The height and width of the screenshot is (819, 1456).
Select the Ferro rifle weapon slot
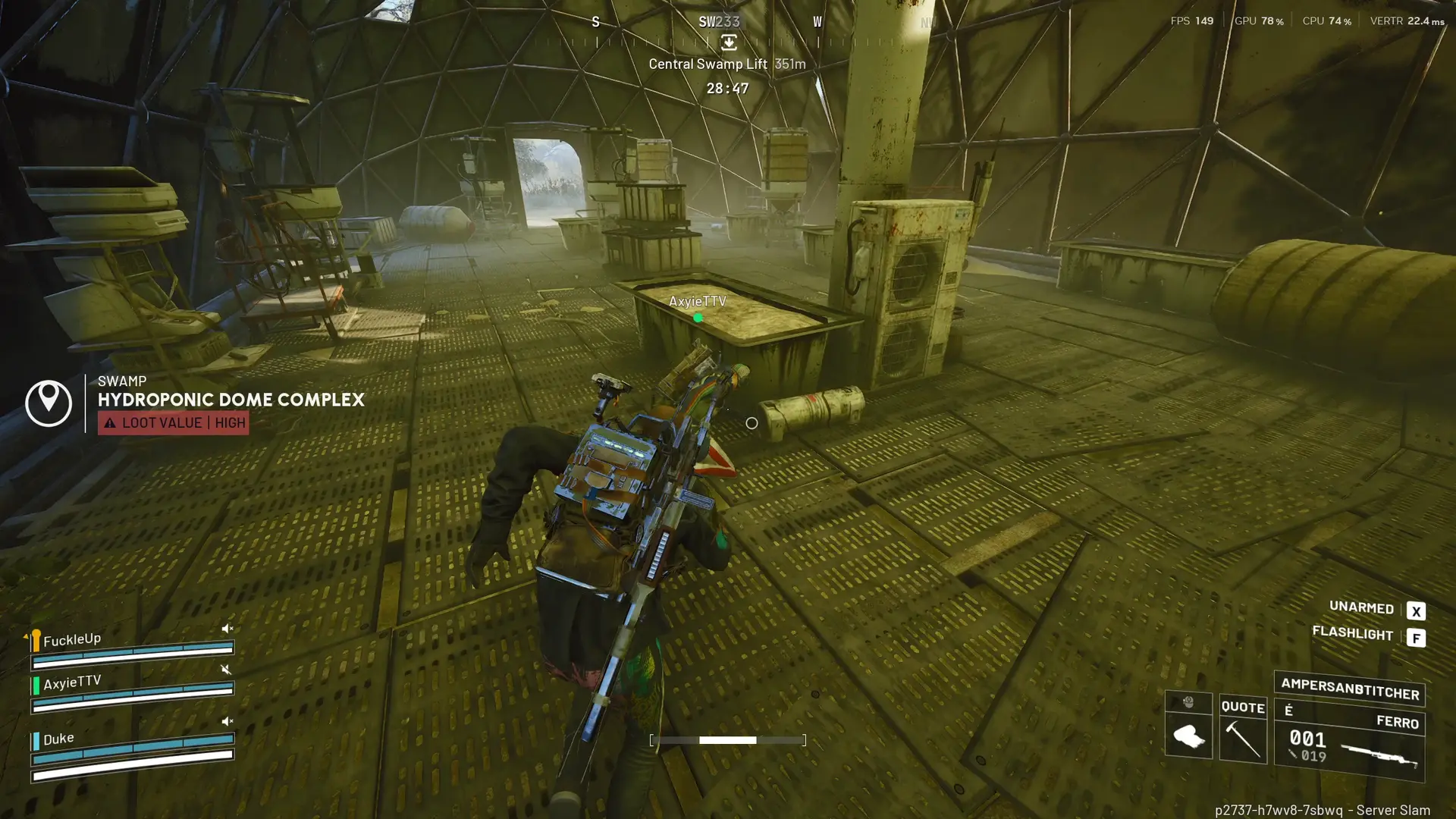[x=1350, y=745]
